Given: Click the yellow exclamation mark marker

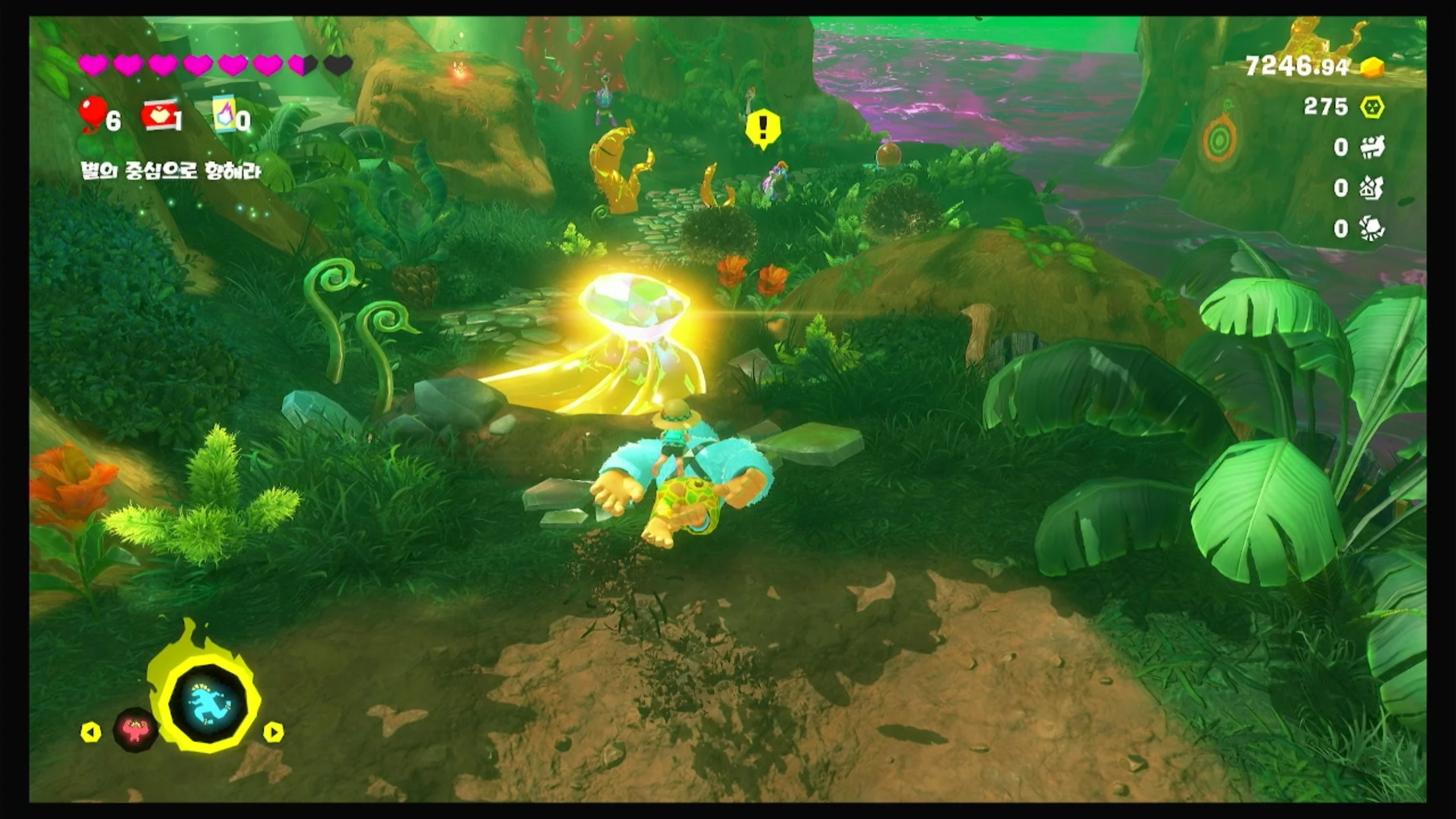Looking at the screenshot, I should pos(763,129).
